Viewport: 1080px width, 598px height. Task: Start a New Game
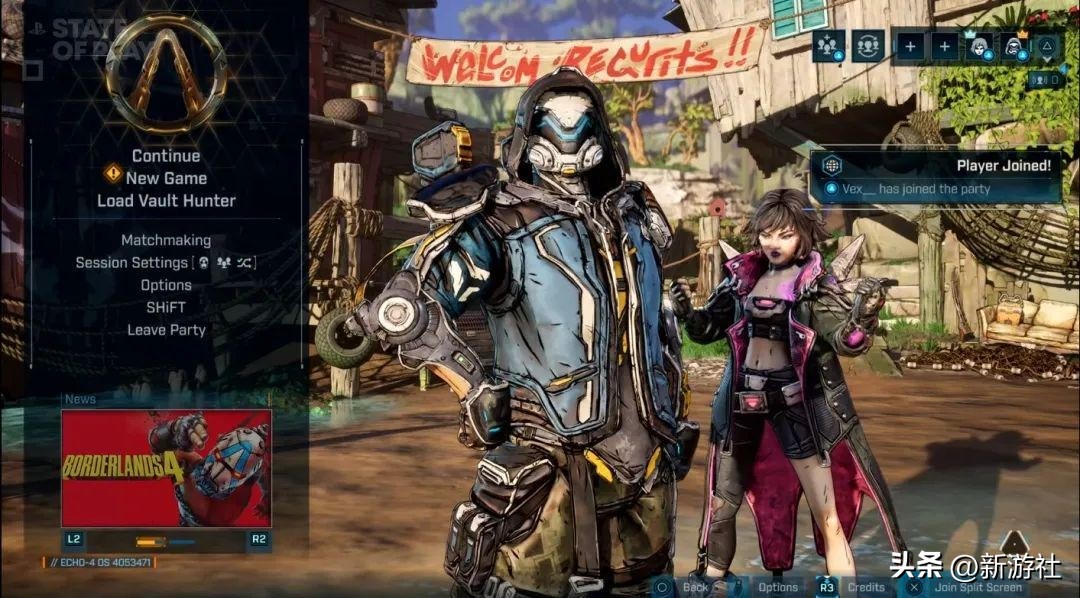166,178
